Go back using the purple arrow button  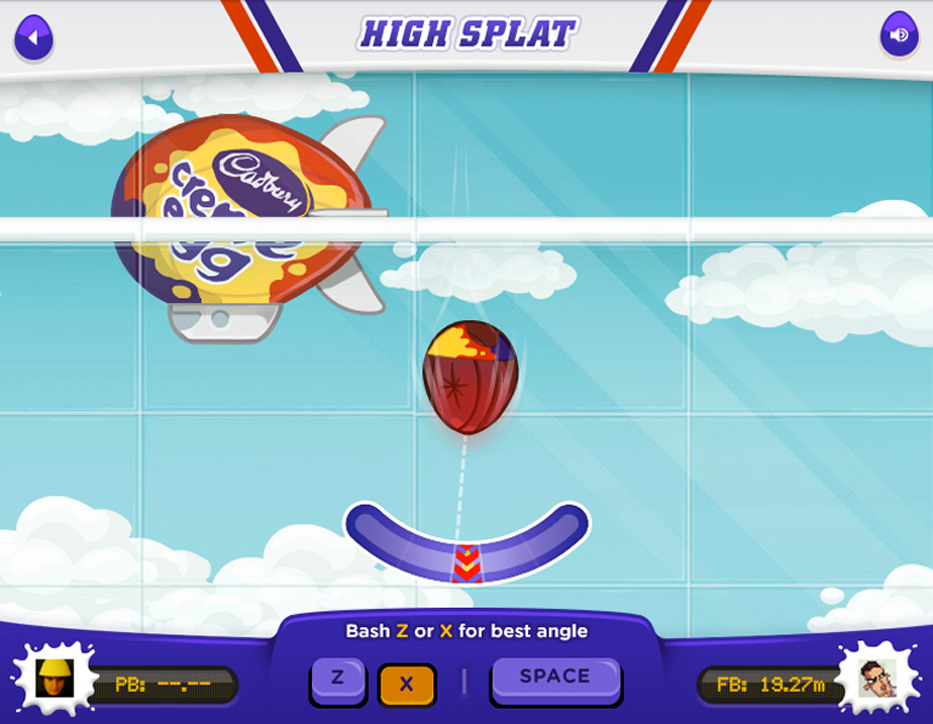(x=34, y=38)
